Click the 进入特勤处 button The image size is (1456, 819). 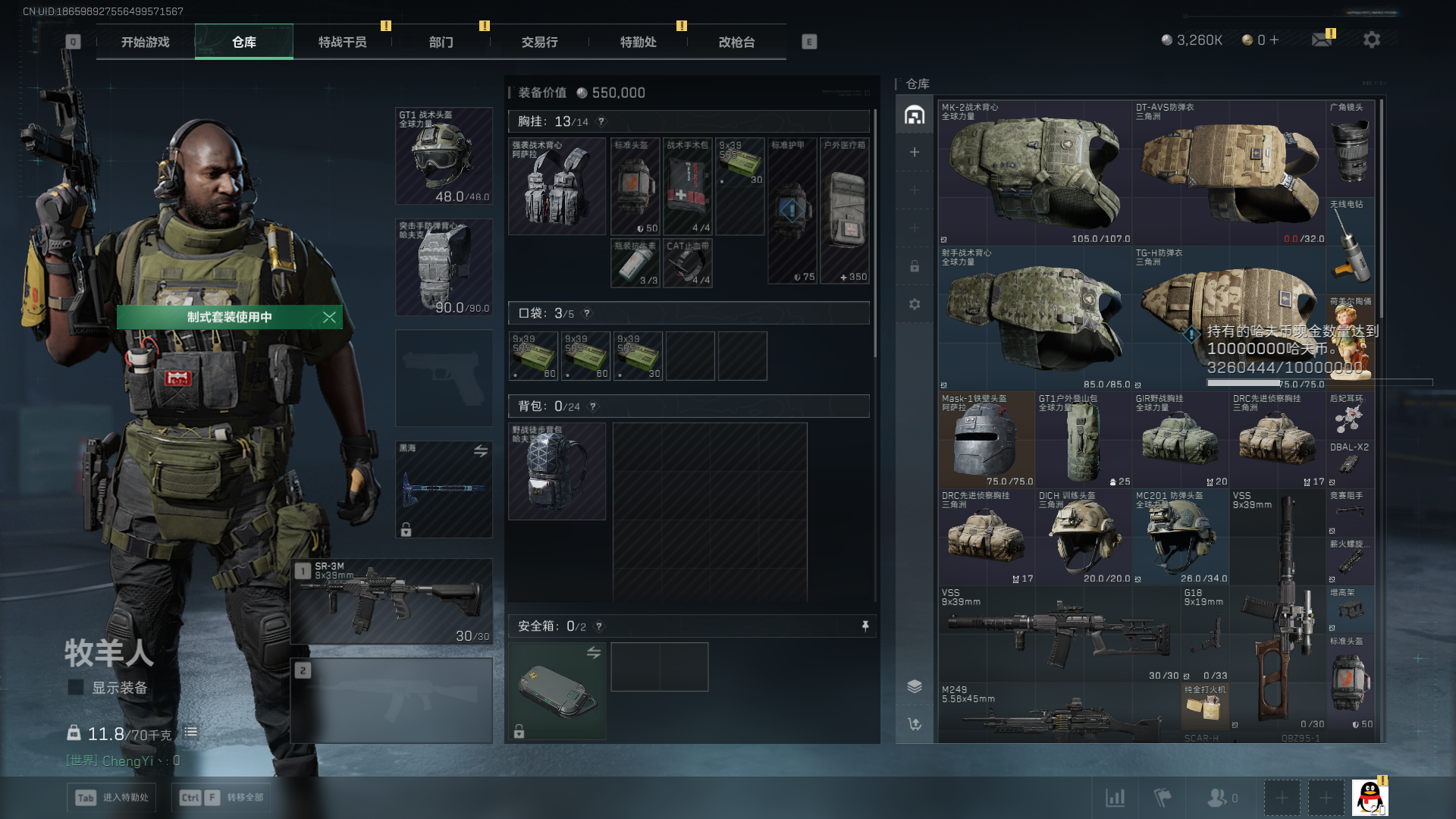click(x=112, y=798)
